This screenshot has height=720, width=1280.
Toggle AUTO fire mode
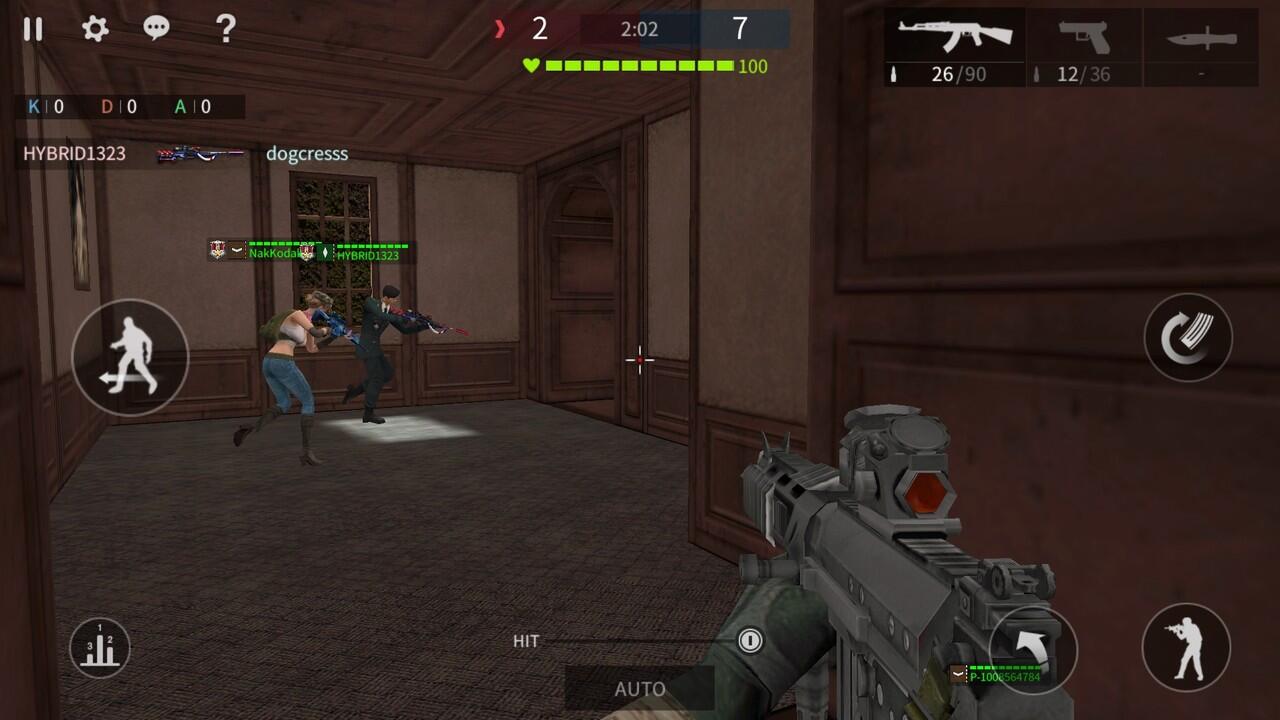point(640,689)
